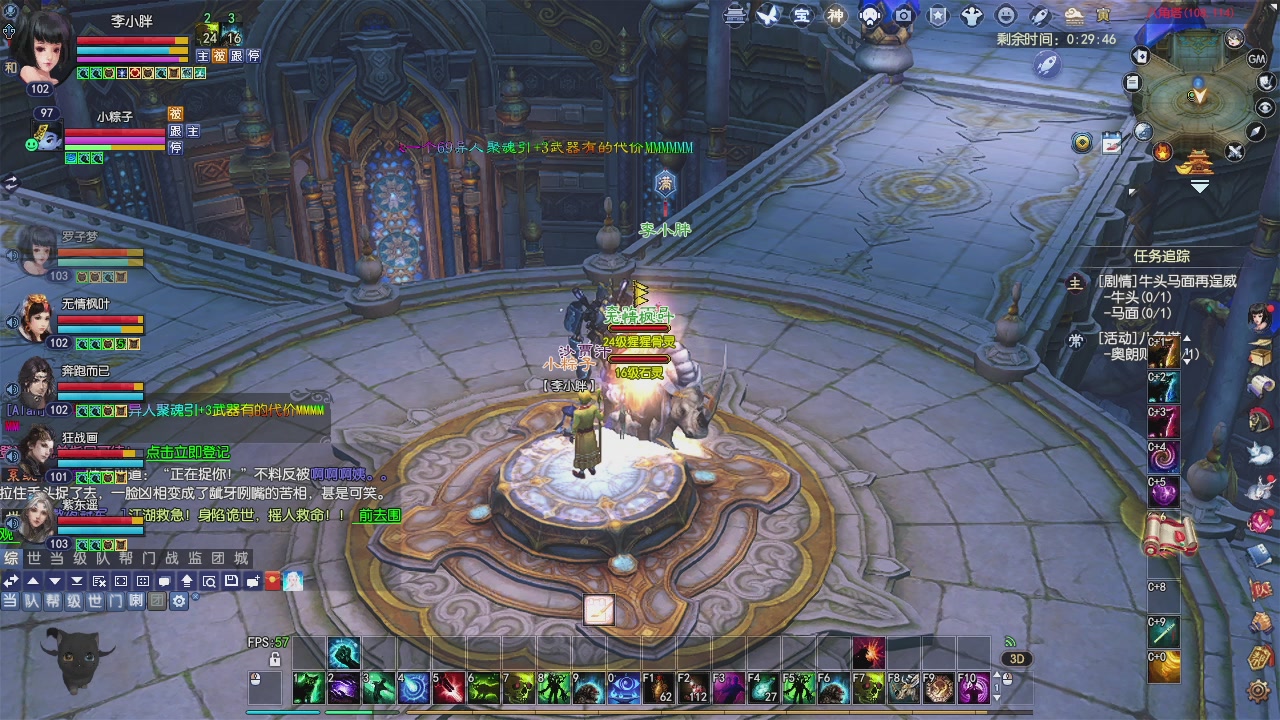Open the red envelope icon in chat bar

click(272, 581)
